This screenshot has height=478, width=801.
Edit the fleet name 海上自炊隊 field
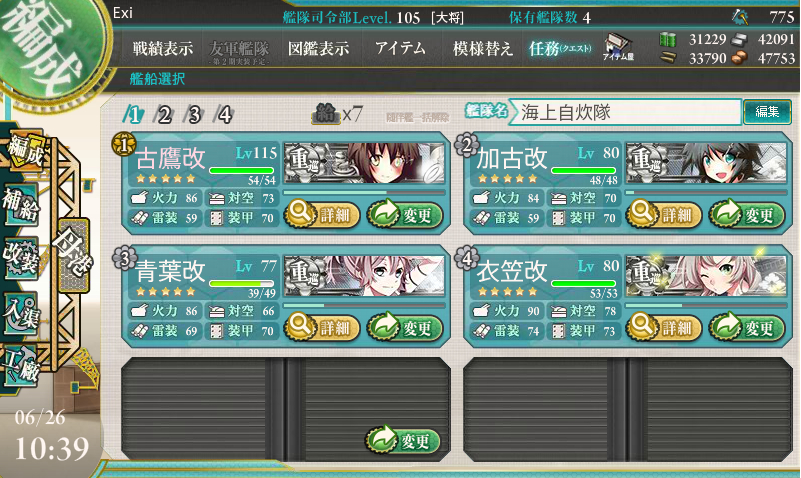tap(627, 113)
